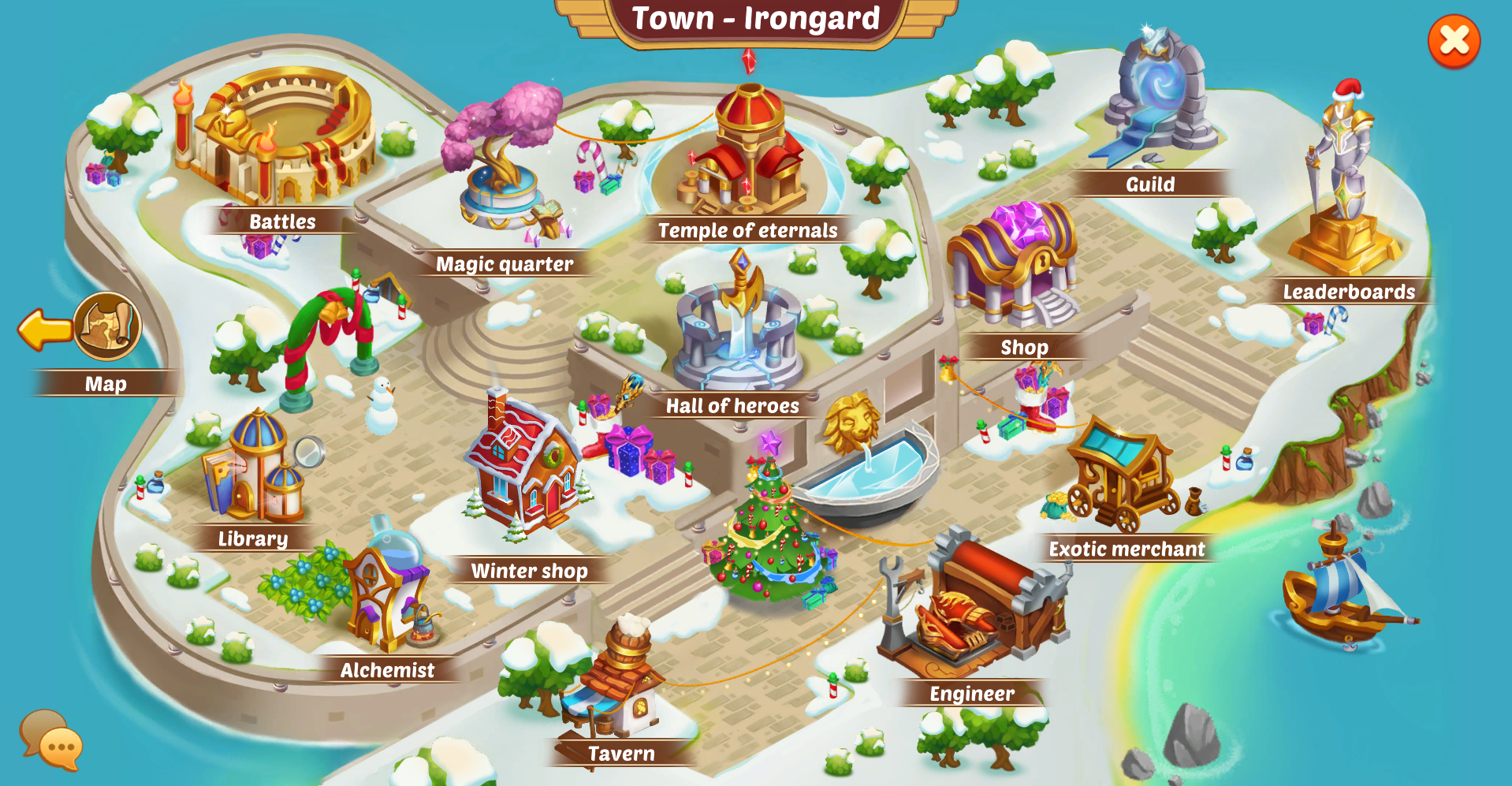Screen dimensions: 1512x786
Task: Open the Map with the arrow button
Action: [x=82, y=327]
